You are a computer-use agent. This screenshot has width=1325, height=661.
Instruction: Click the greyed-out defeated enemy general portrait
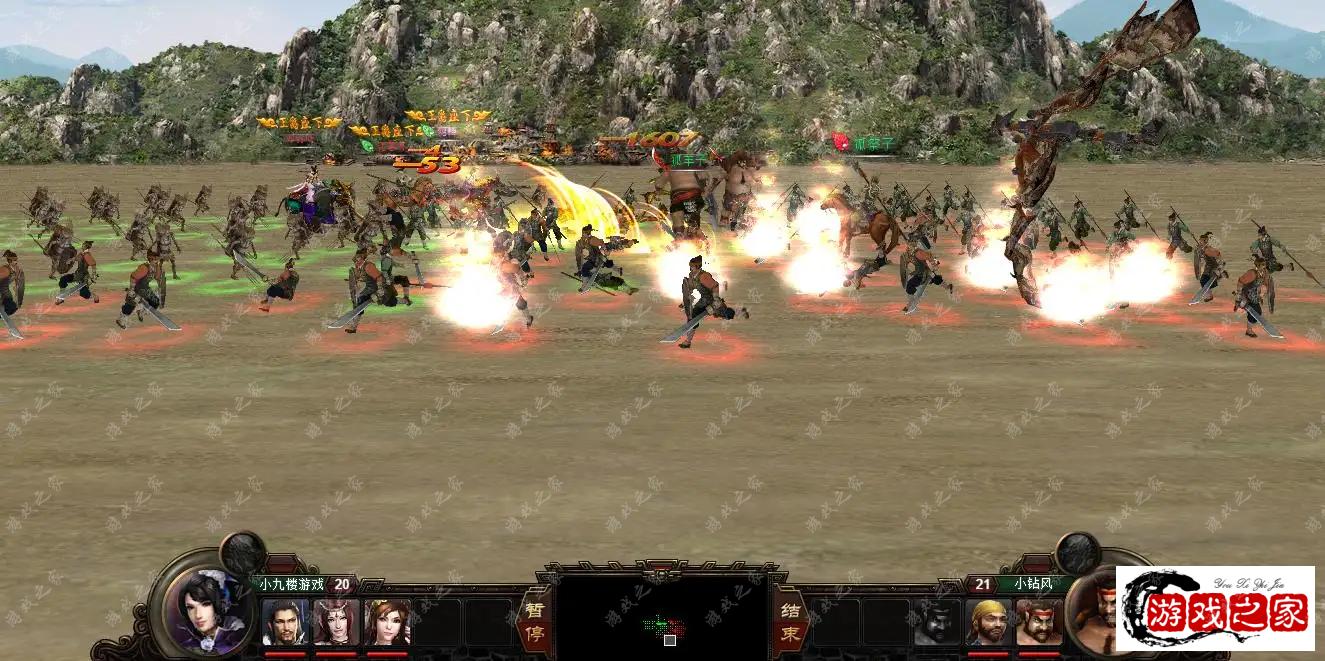pyautogui.click(x=937, y=622)
